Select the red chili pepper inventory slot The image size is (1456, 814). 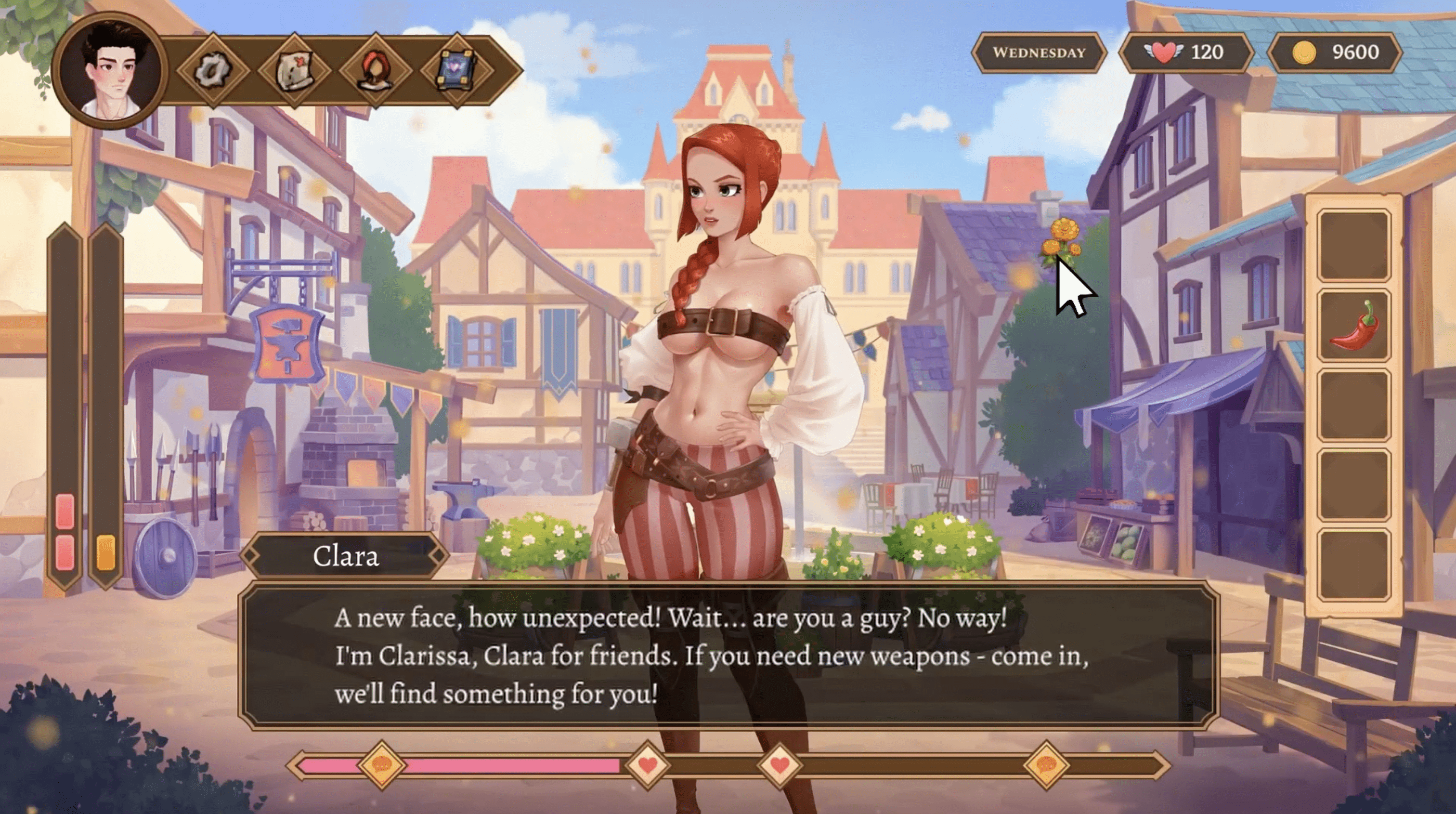[x=1354, y=325]
